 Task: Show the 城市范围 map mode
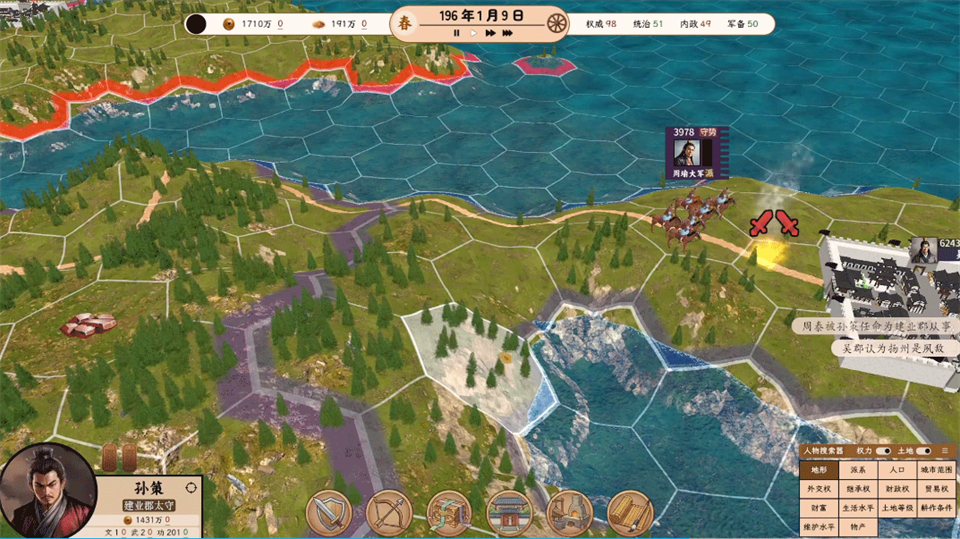(x=935, y=469)
